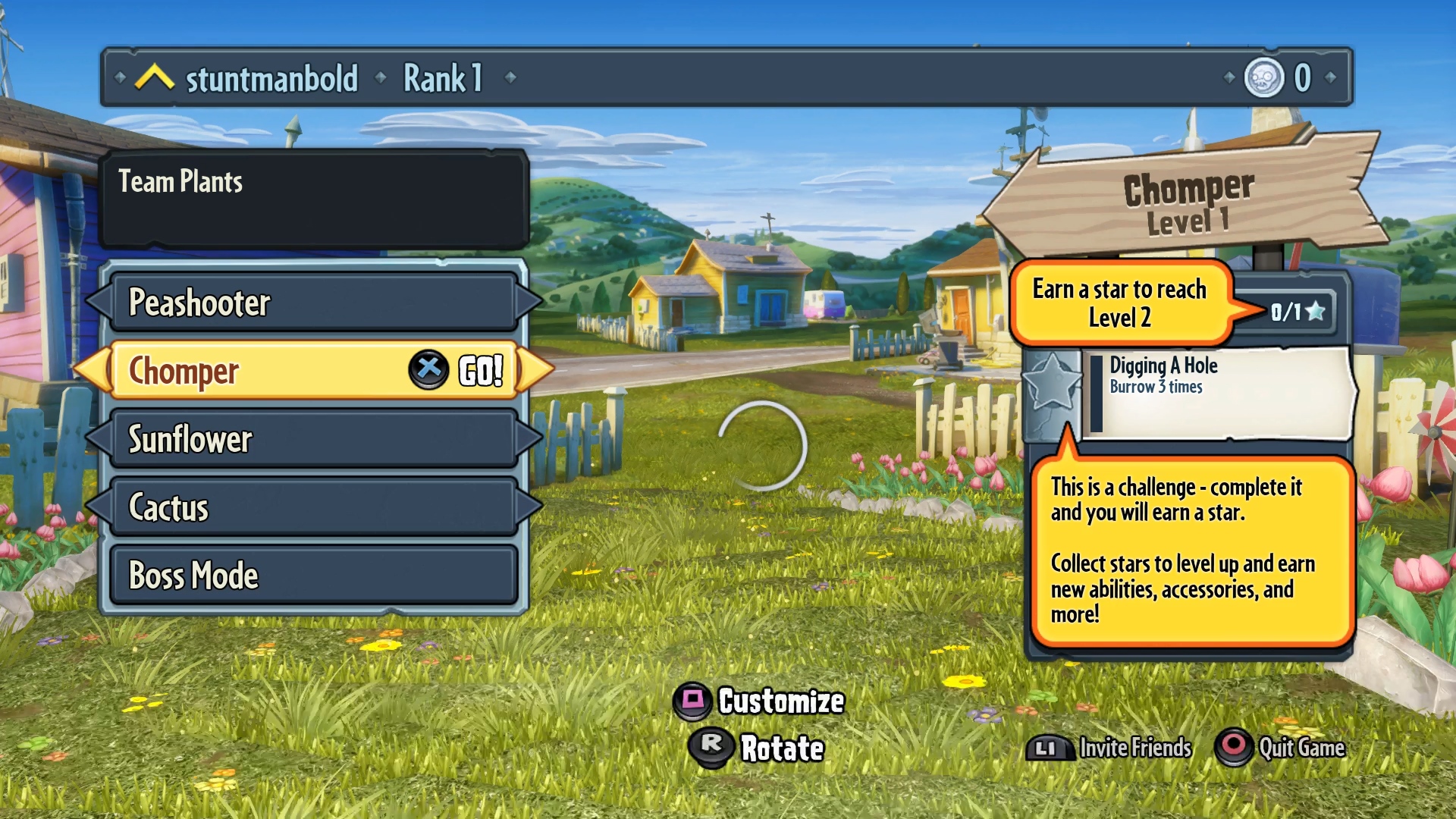This screenshot has width=1456, height=819.
Task: Choose Boss Mode
Action: (x=313, y=575)
